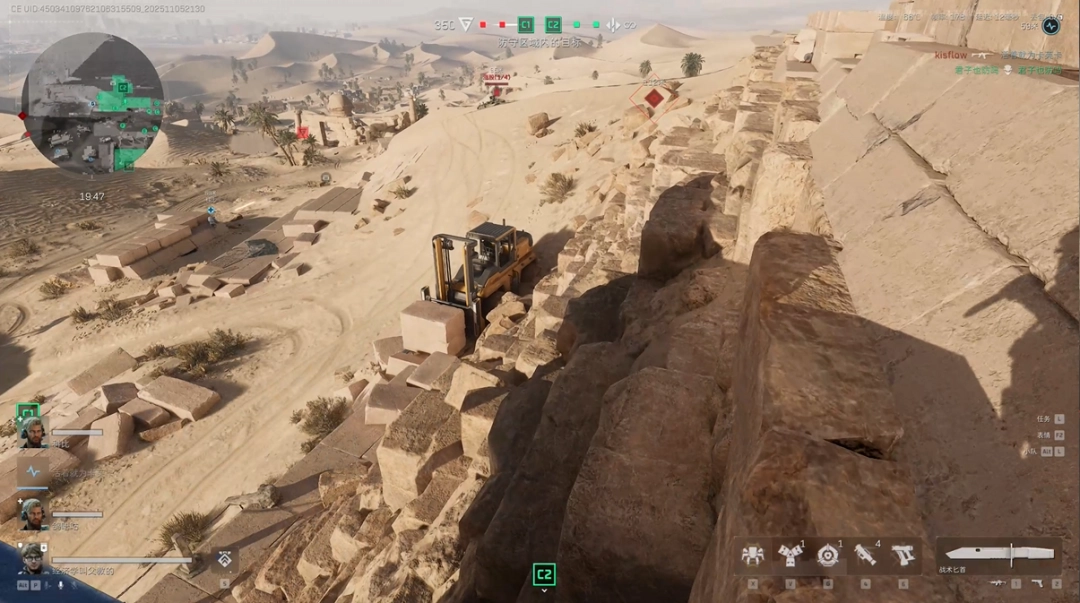Toggle the microphone icon

[x=61, y=584]
